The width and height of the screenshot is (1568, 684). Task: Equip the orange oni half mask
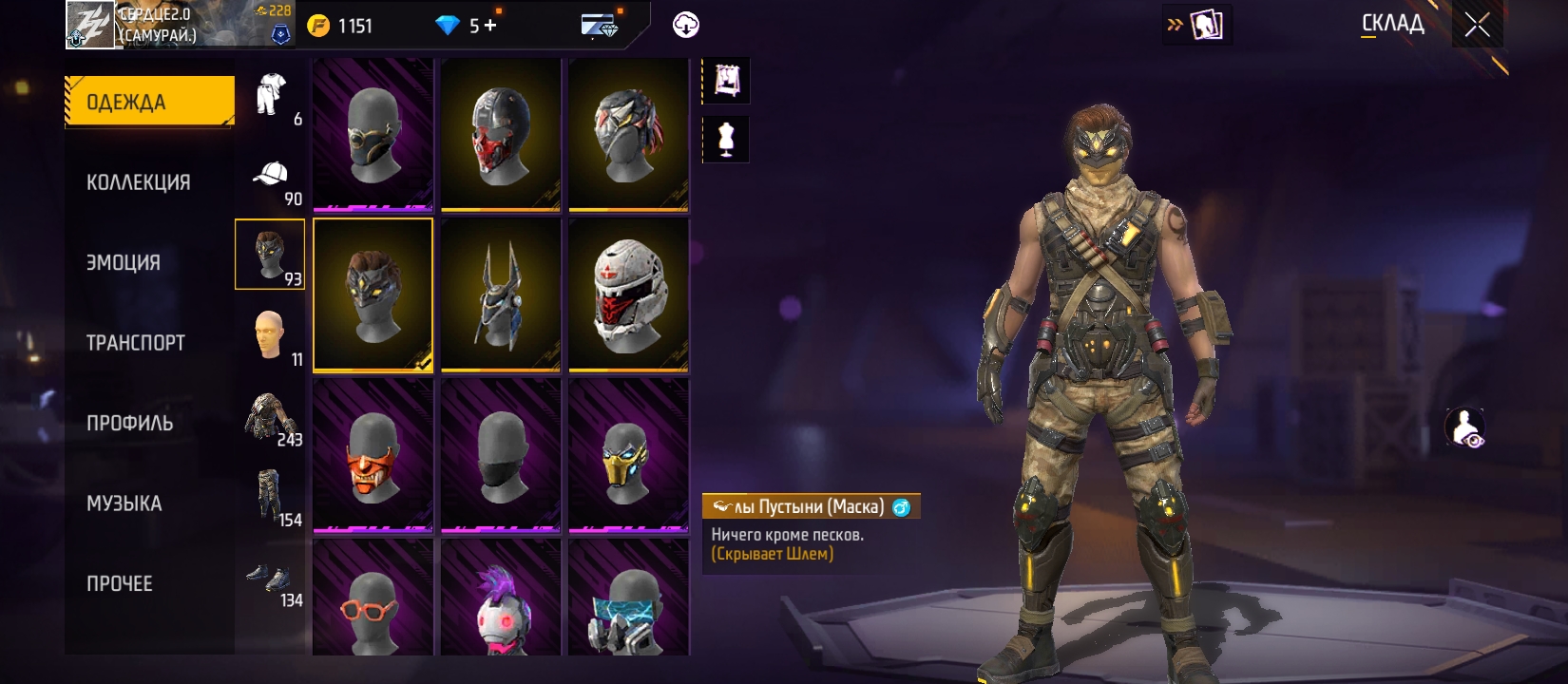pyautogui.click(x=373, y=455)
